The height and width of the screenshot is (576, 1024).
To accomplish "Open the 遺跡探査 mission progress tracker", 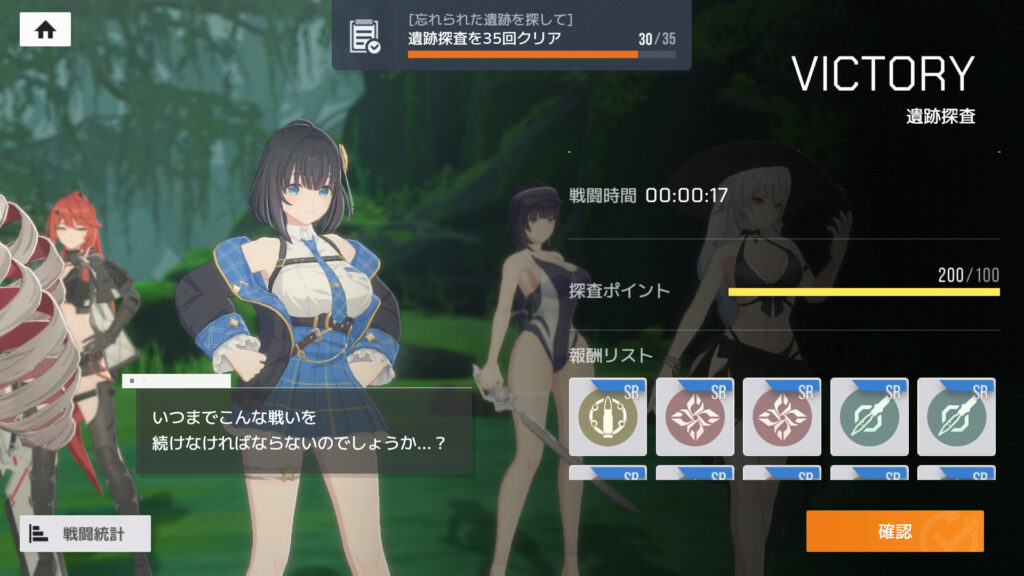I will [511, 36].
